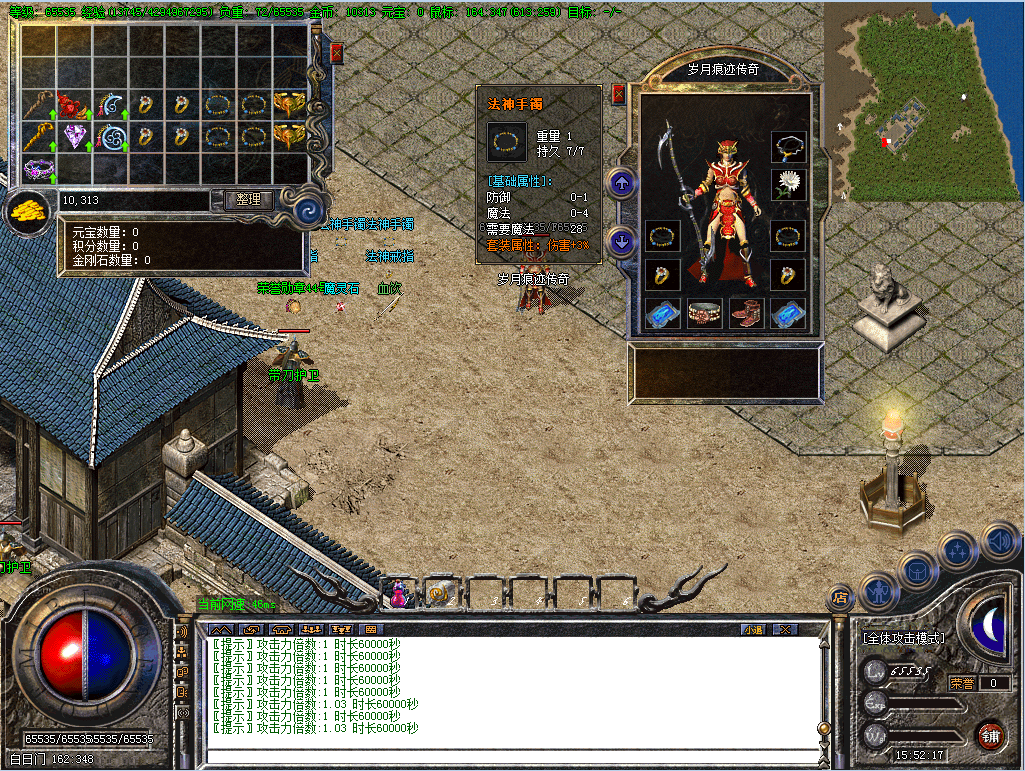
Task: Click the blue swirl button on the bag
Action: click(x=308, y=209)
